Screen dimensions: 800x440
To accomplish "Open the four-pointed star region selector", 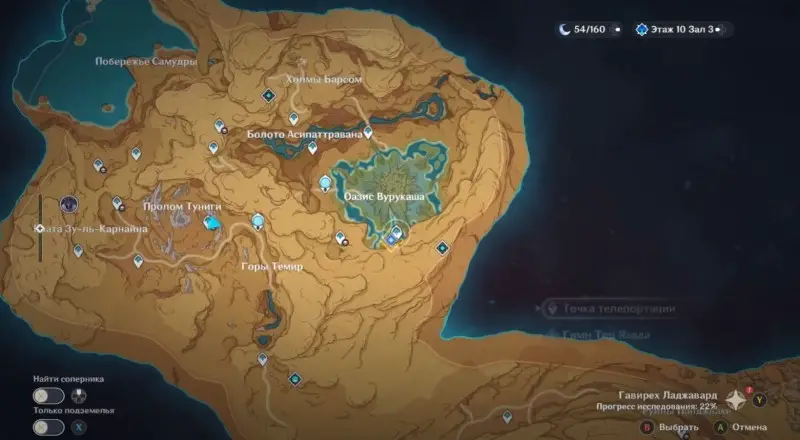I will pyautogui.click(x=735, y=399).
